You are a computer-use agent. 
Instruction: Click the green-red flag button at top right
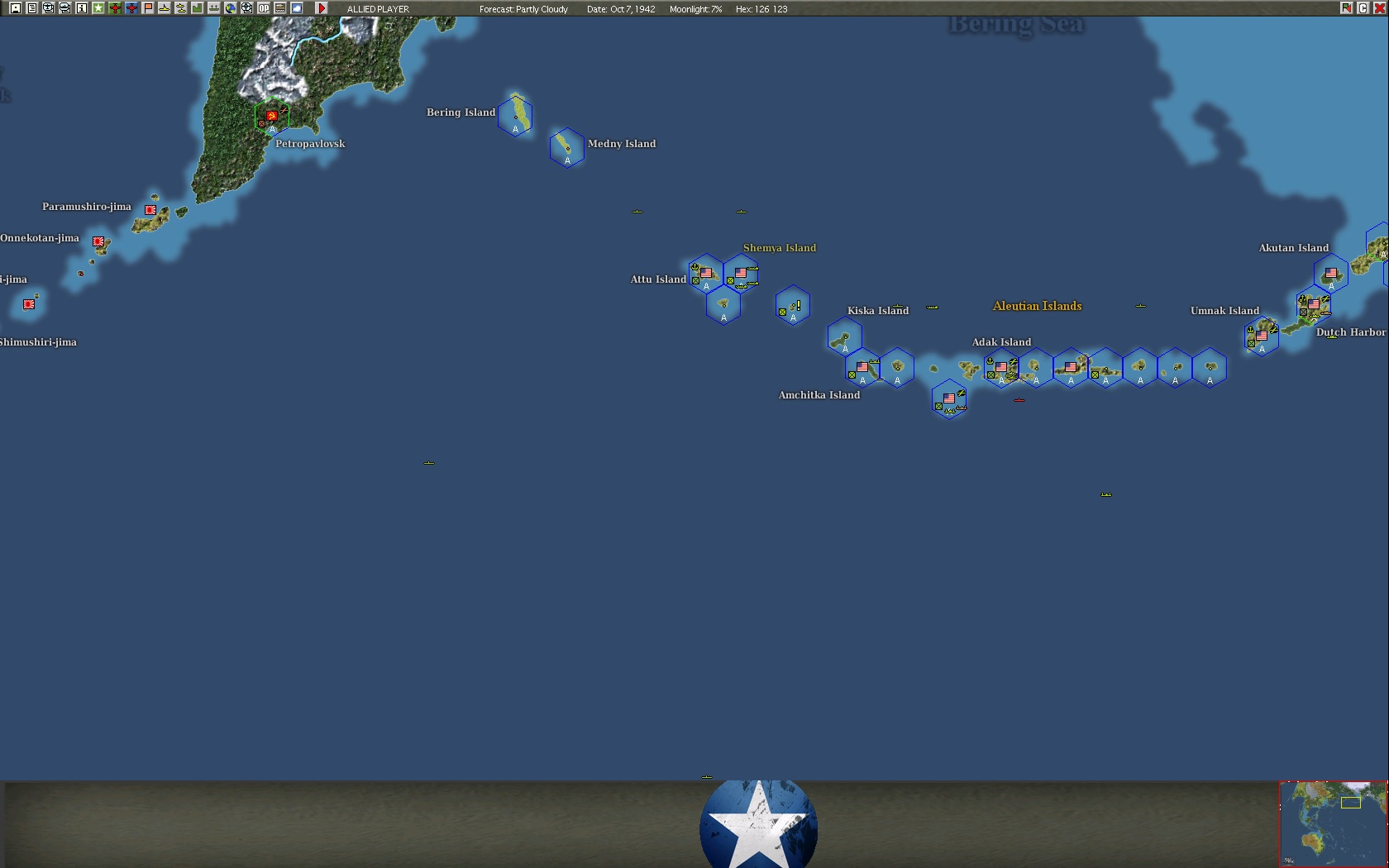click(1347, 8)
